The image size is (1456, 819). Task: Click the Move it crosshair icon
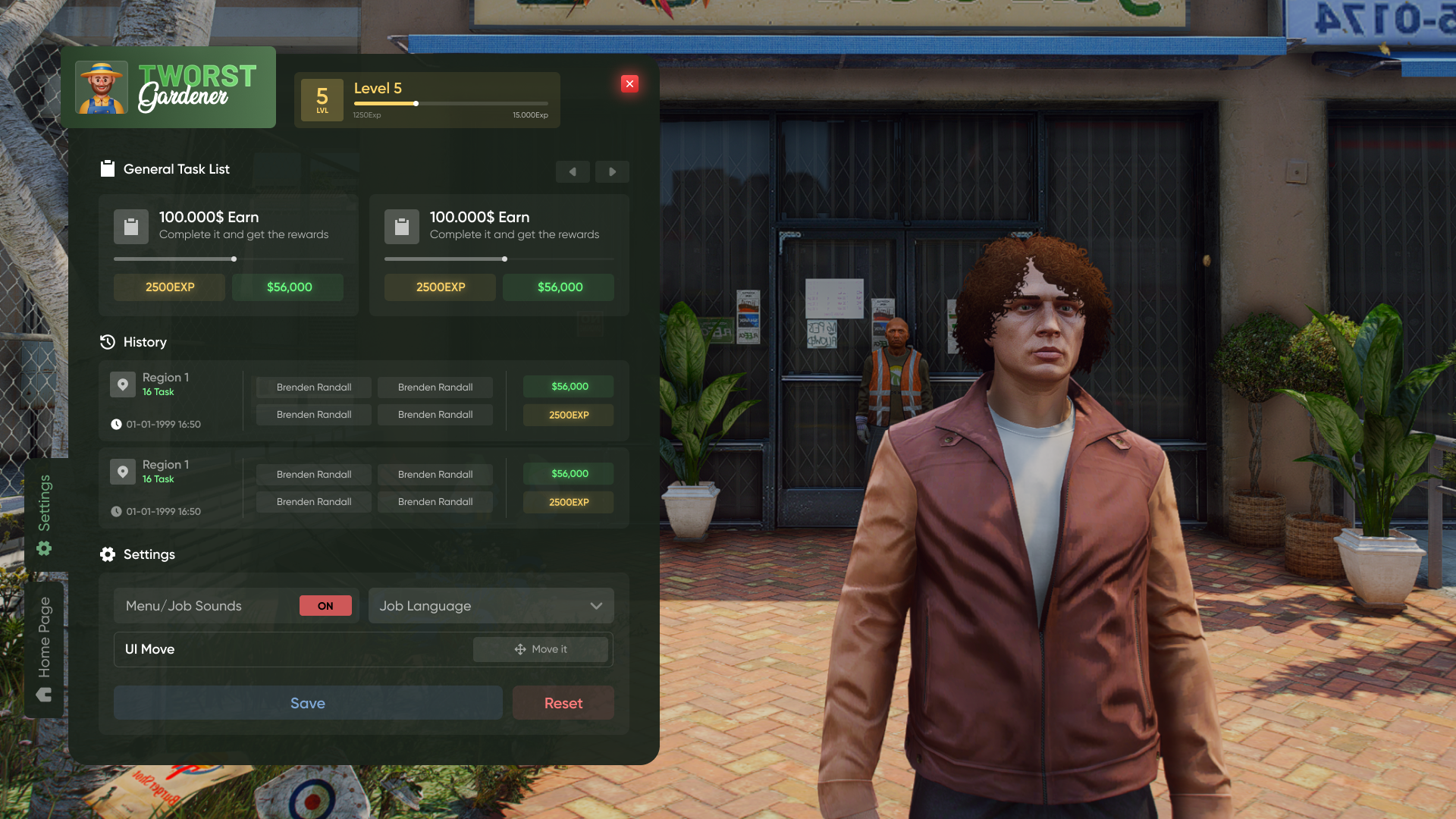pyautogui.click(x=520, y=649)
